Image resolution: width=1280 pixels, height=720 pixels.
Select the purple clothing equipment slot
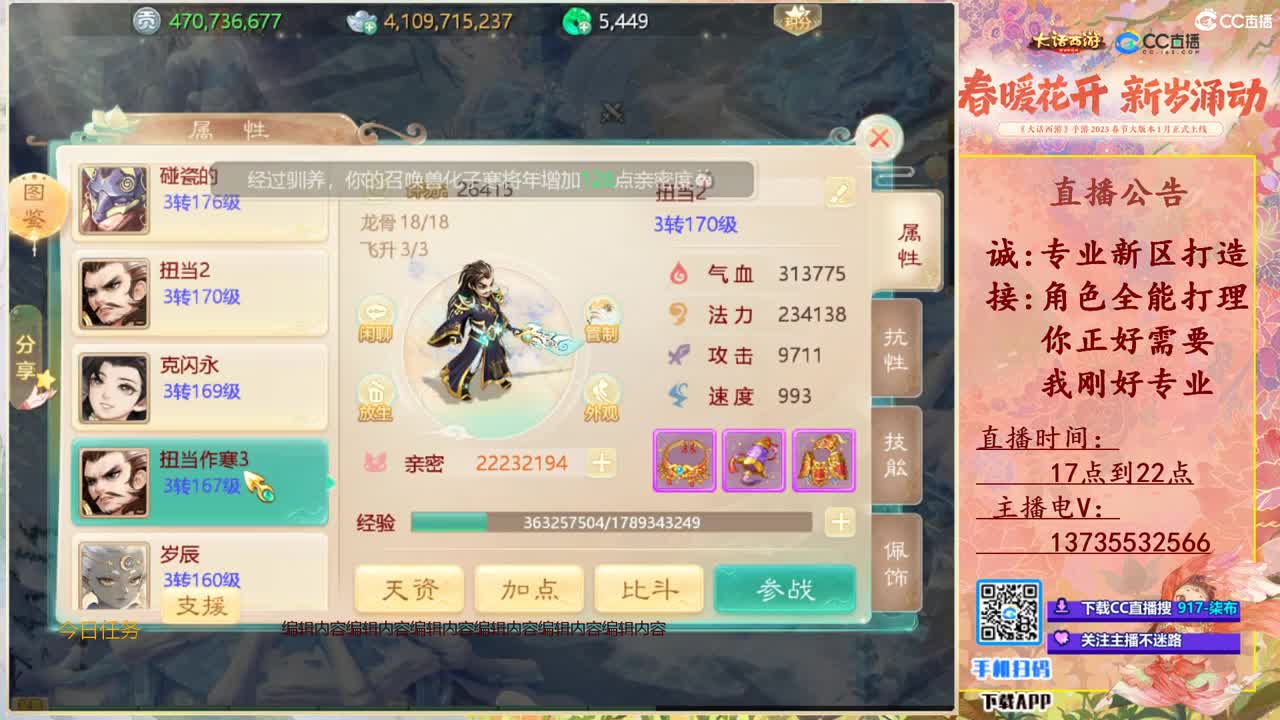(x=755, y=461)
